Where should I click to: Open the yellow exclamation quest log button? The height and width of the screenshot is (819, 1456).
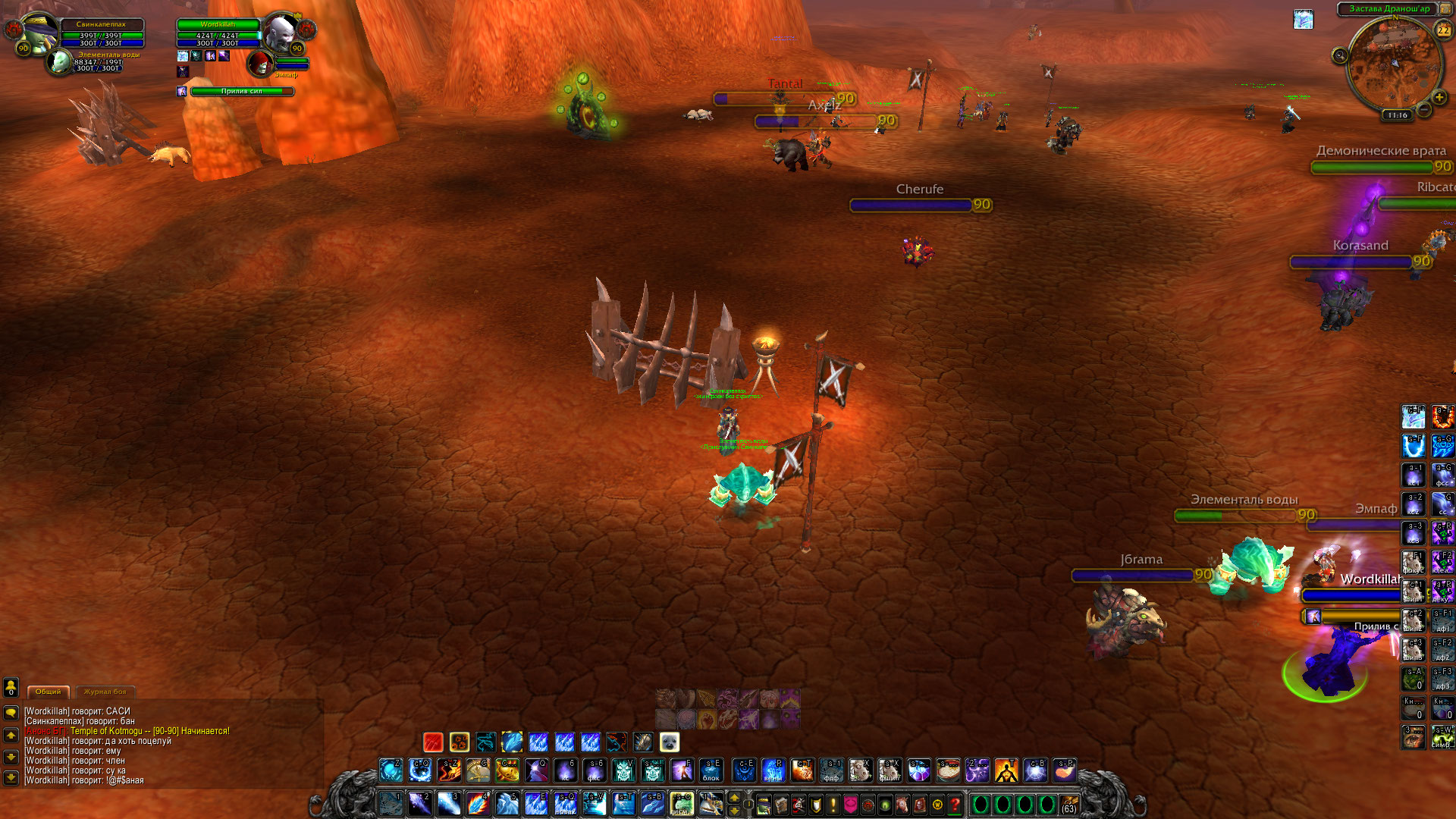(x=833, y=805)
